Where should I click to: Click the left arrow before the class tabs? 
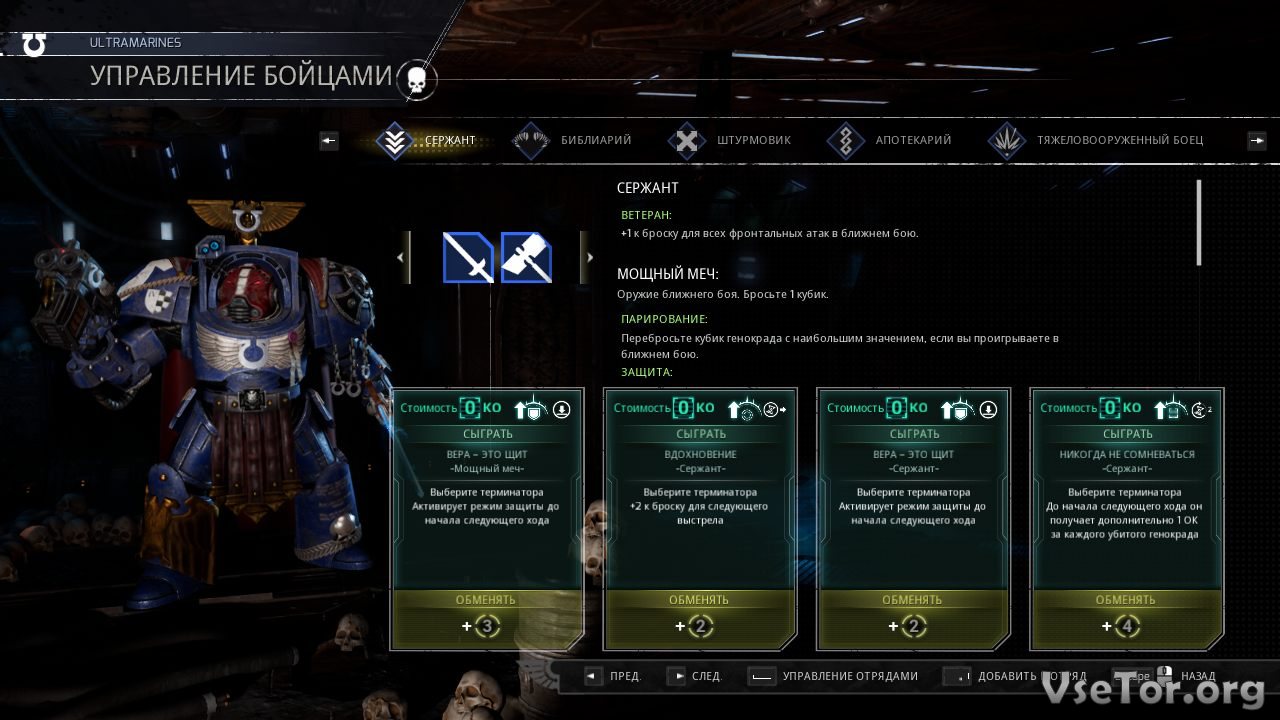pyautogui.click(x=329, y=141)
